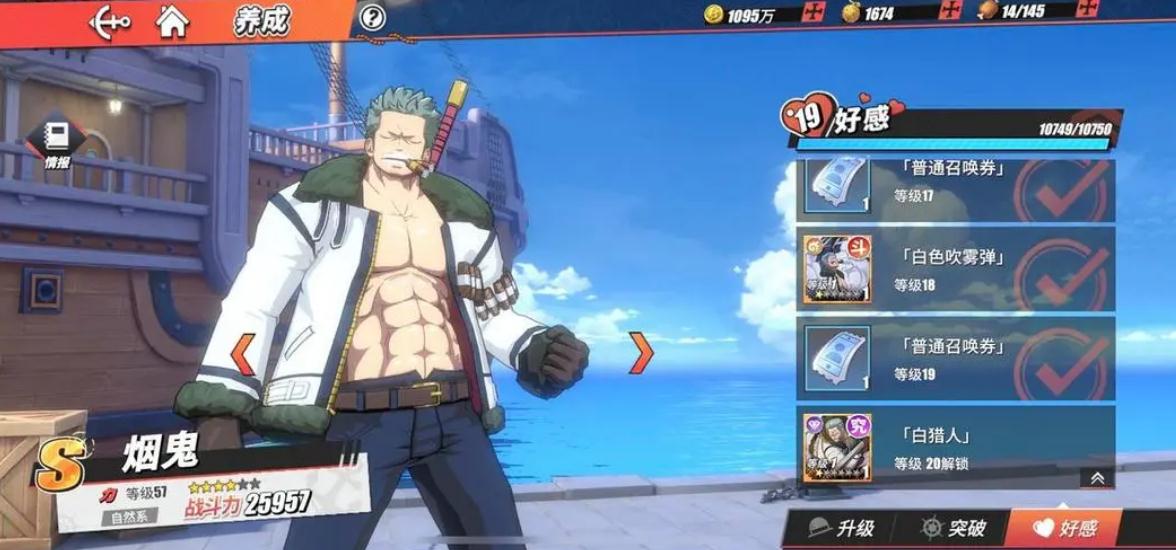Open the question mark help
This screenshot has height=550, width=1176.
click(x=372, y=17)
